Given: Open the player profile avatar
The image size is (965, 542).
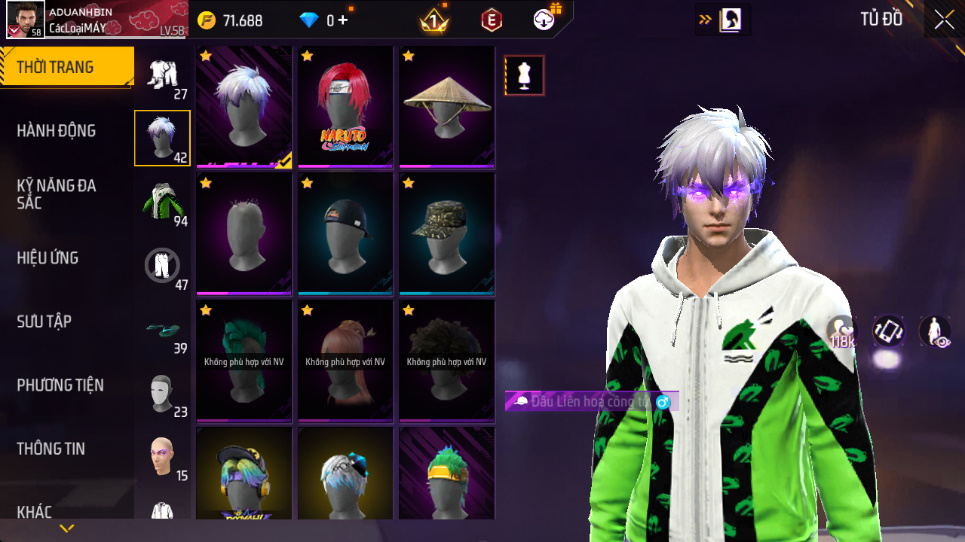Looking at the screenshot, I should click(x=23, y=21).
